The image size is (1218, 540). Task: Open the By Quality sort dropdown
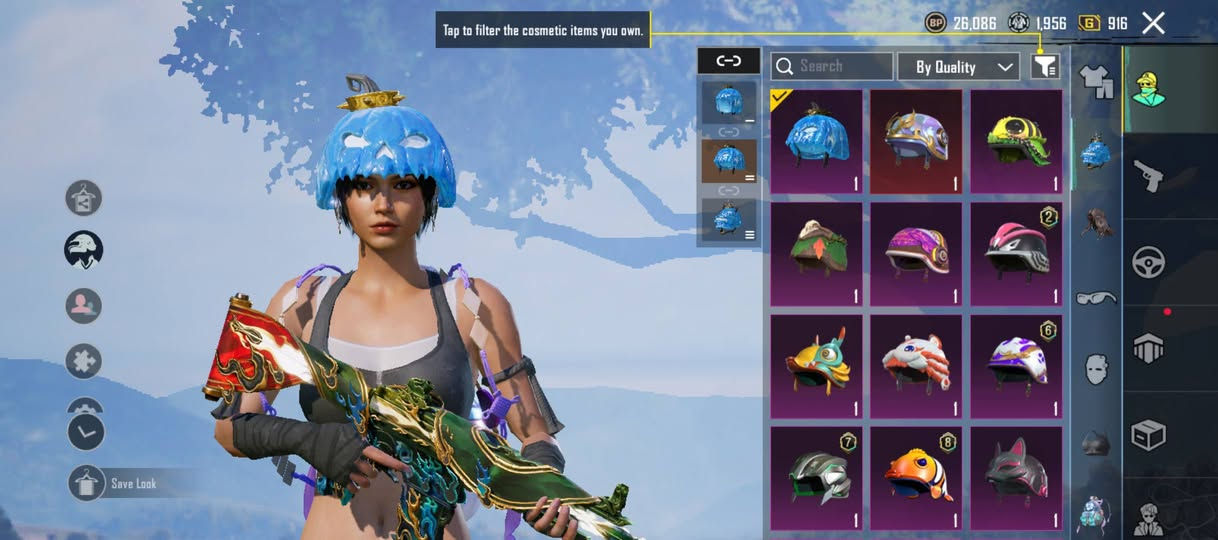tap(957, 67)
